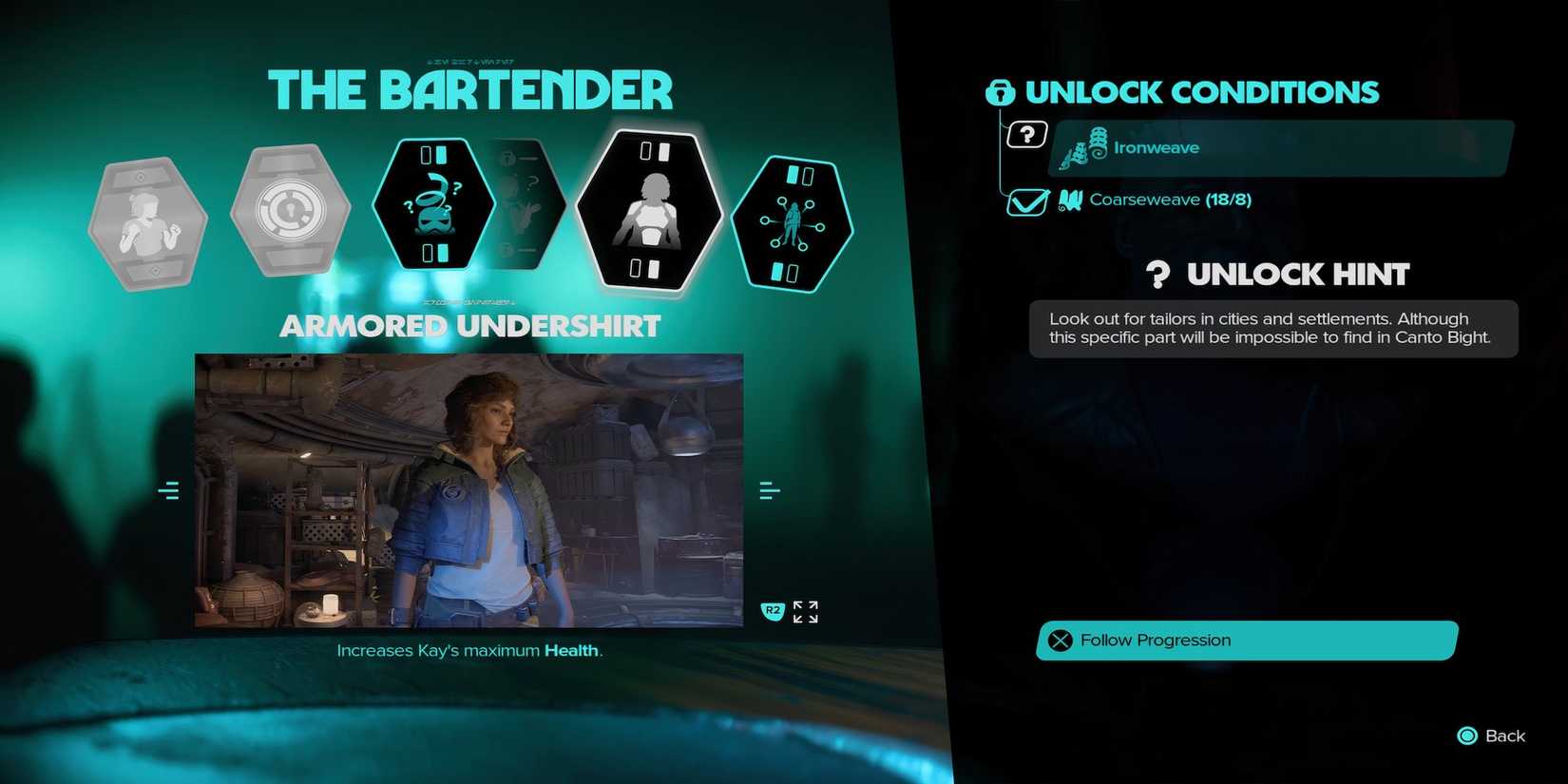Expand the preview using the fullscreen arrows icon
This screenshot has width=1568, height=784.
[x=806, y=613]
